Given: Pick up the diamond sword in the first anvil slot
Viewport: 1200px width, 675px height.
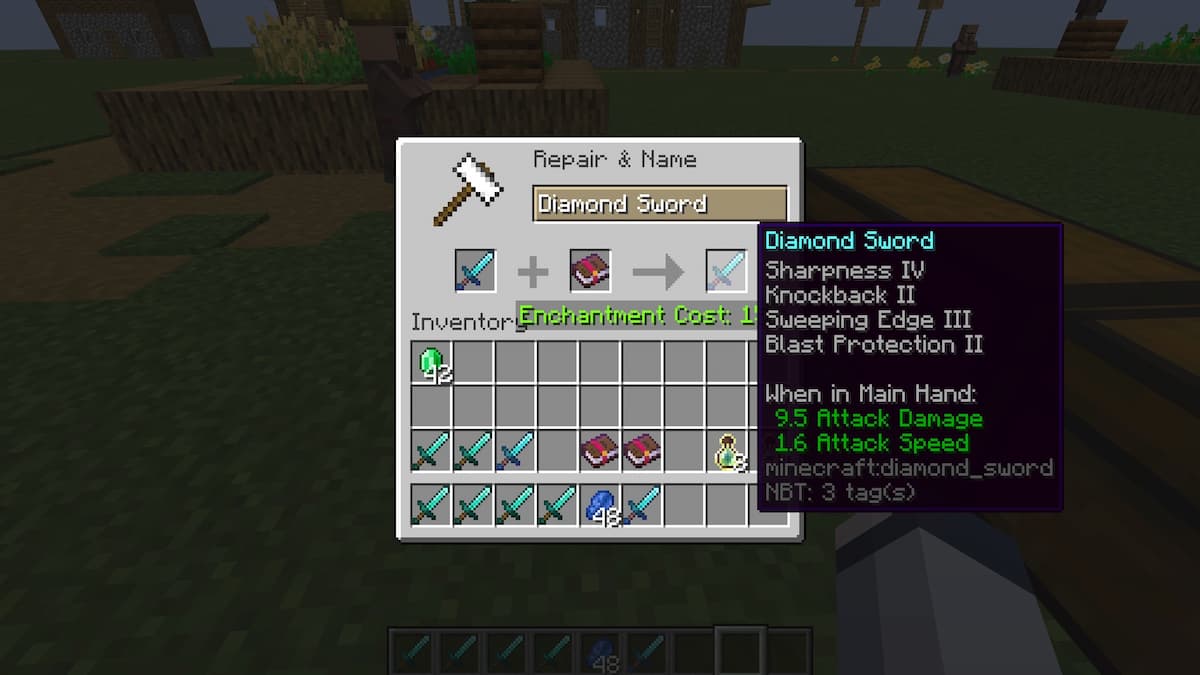Looking at the screenshot, I should click(475, 271).
